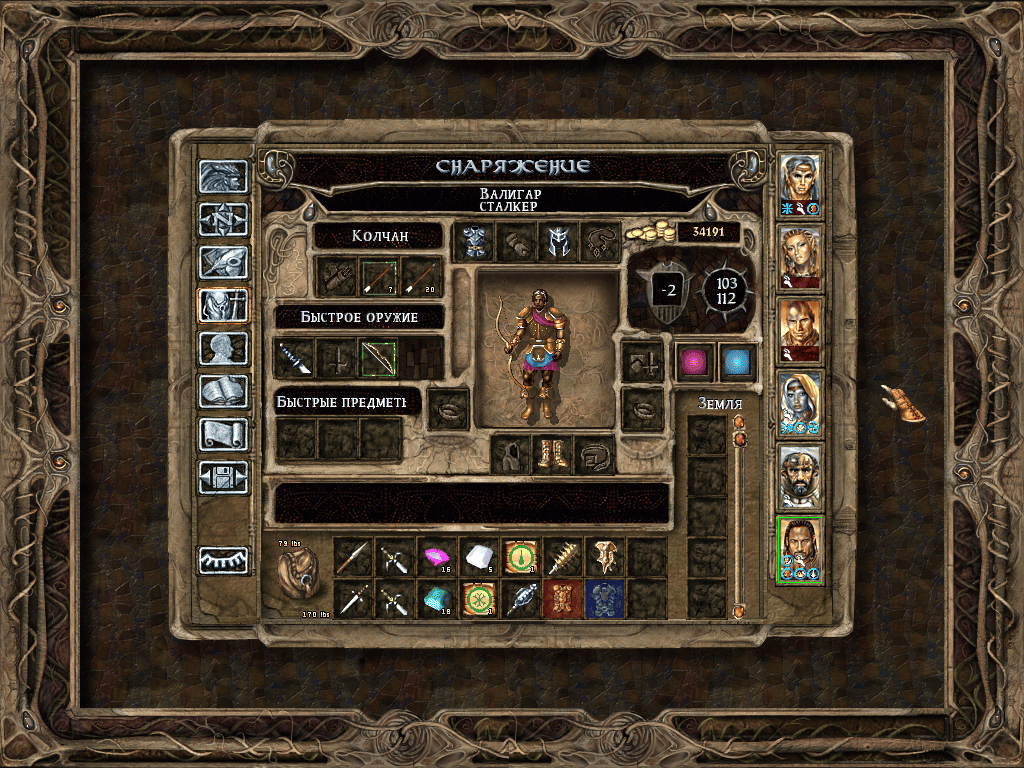Select the spiked mace in the backpack
Screen dimensions: 1024x768
(563, 556)
